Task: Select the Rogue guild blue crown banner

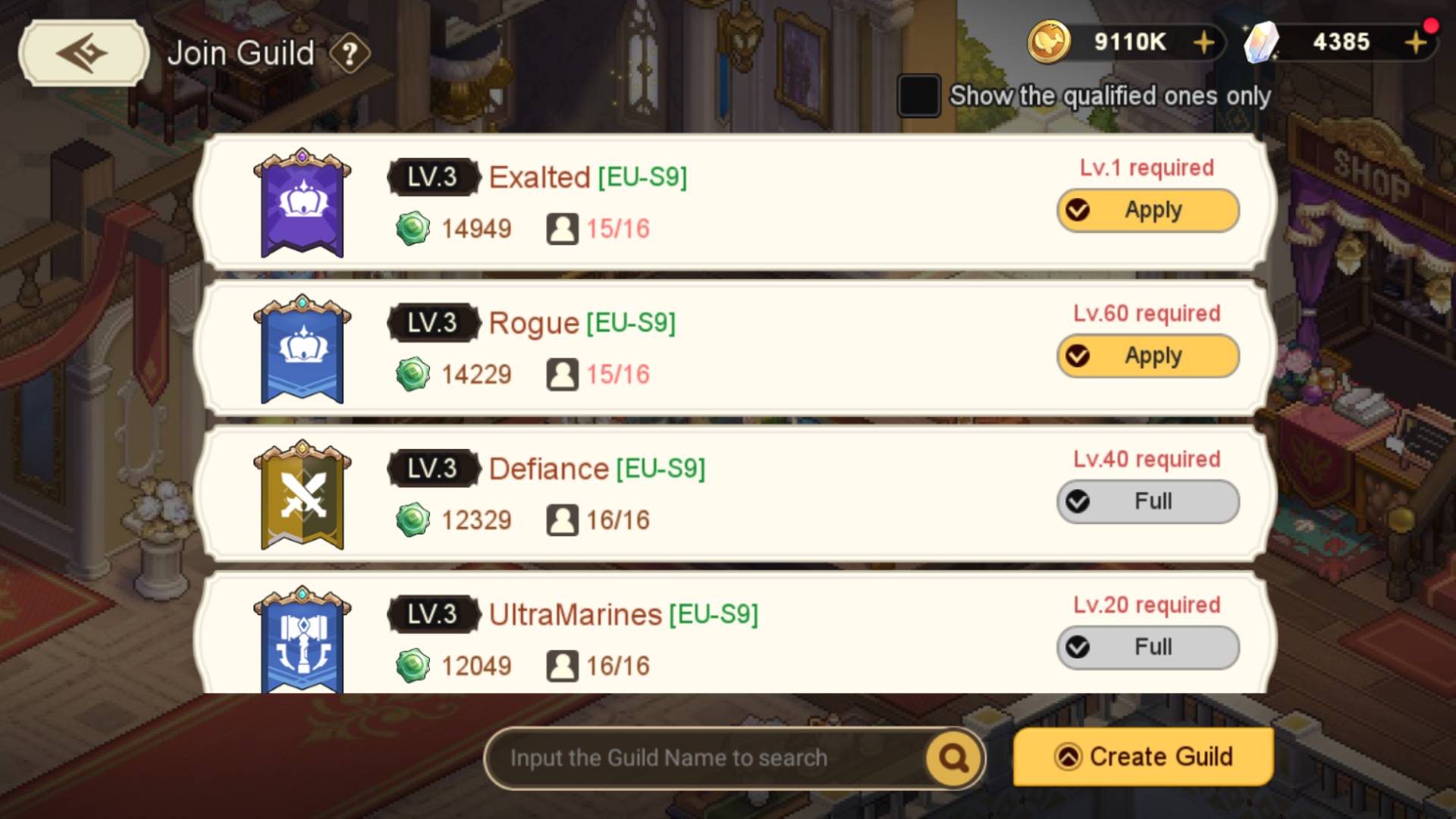Action: pyautogui.click(x=302, y=349)
